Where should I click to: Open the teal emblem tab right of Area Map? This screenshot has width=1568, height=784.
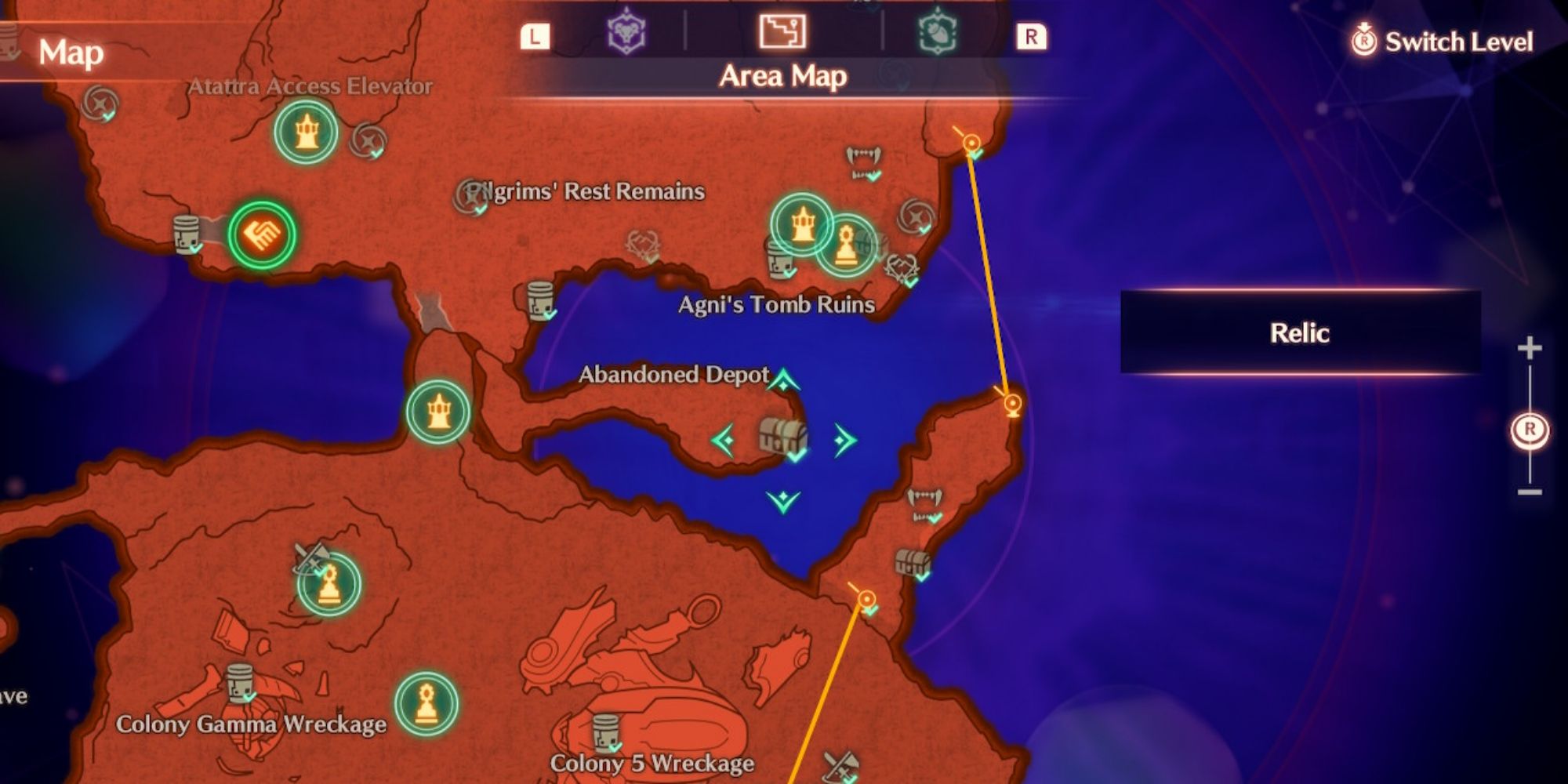[x=938, y=33]
